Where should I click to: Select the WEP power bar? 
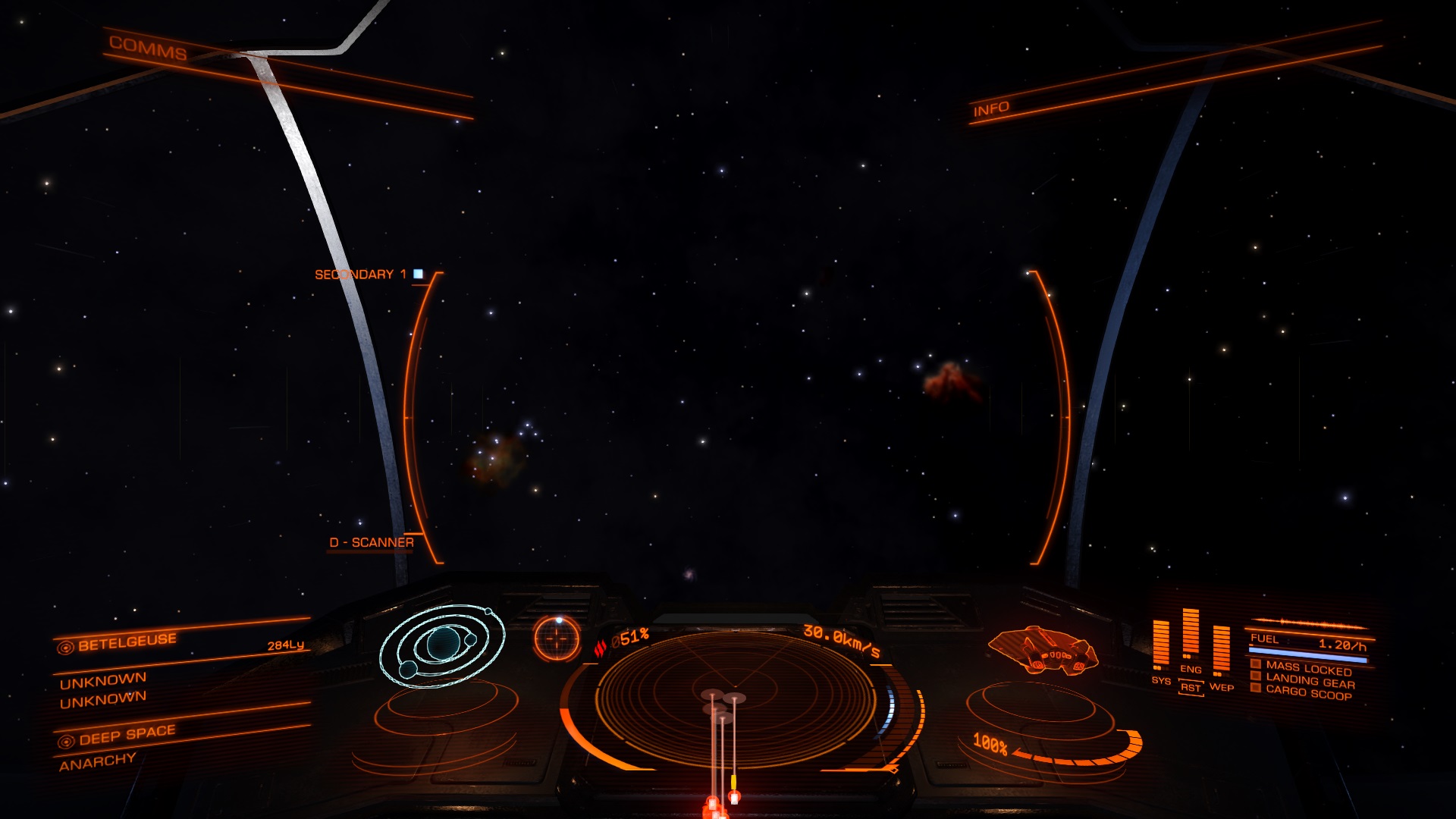(1221, 650)
